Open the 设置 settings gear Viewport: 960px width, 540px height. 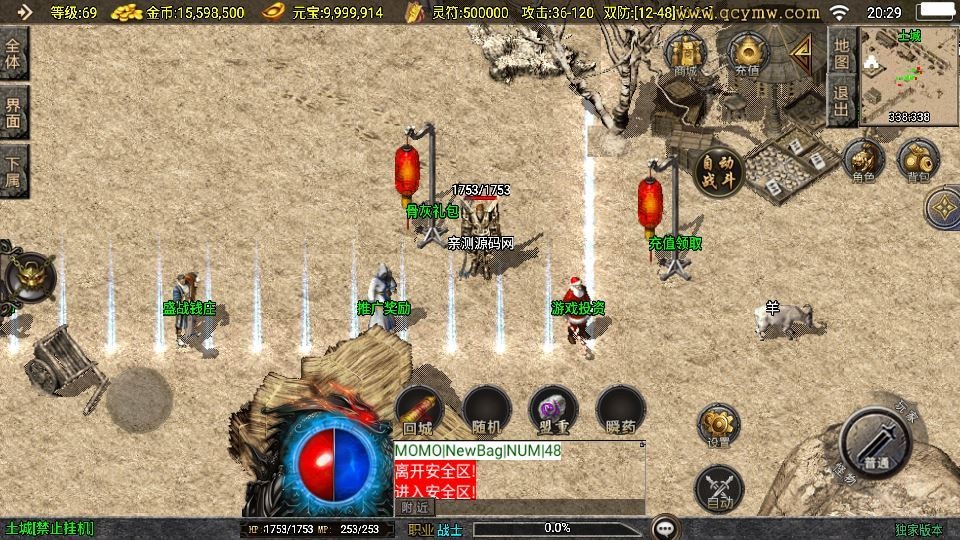pos(718,425)
